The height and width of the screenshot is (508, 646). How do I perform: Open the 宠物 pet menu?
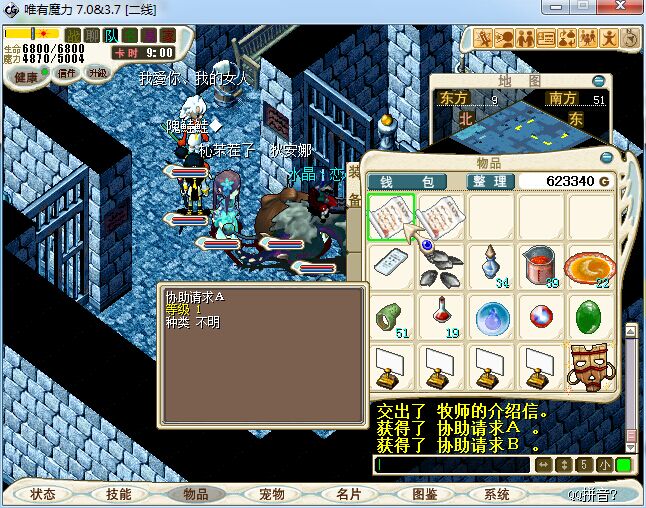coord(272,494)
